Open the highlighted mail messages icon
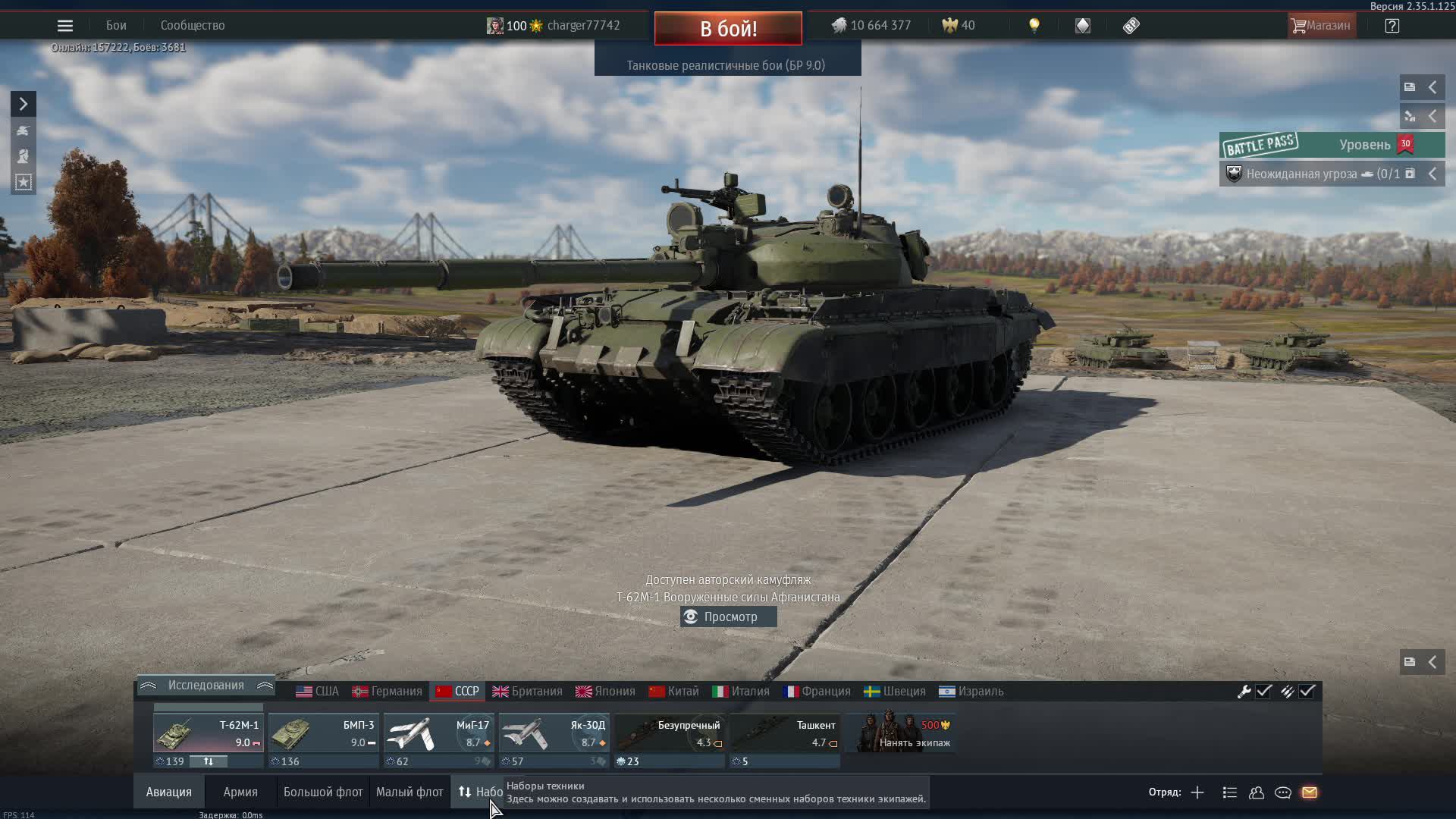Screen dimensions: 1456x819 click(x=1310, y=792)
